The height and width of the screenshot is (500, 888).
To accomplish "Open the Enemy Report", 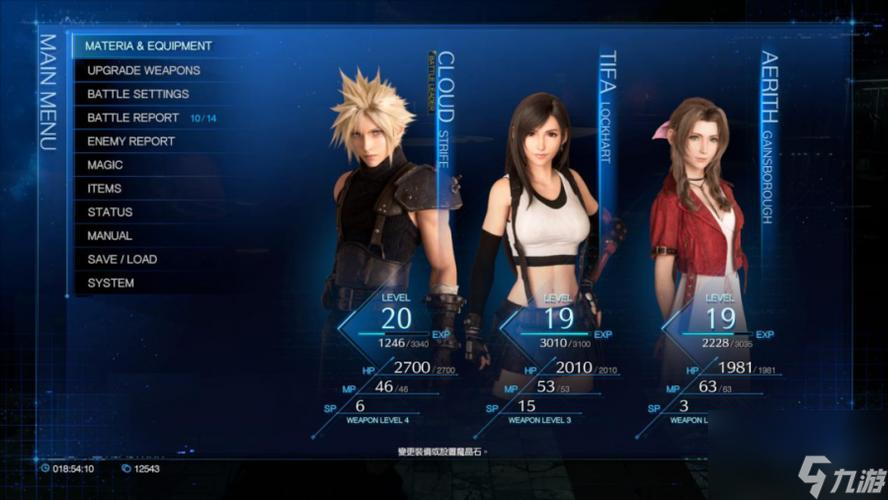I will point(131,141).
